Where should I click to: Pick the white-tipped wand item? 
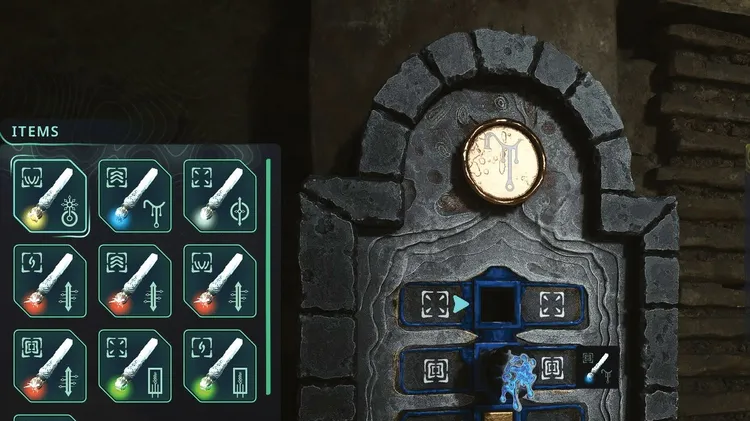[x=219, y=194]
